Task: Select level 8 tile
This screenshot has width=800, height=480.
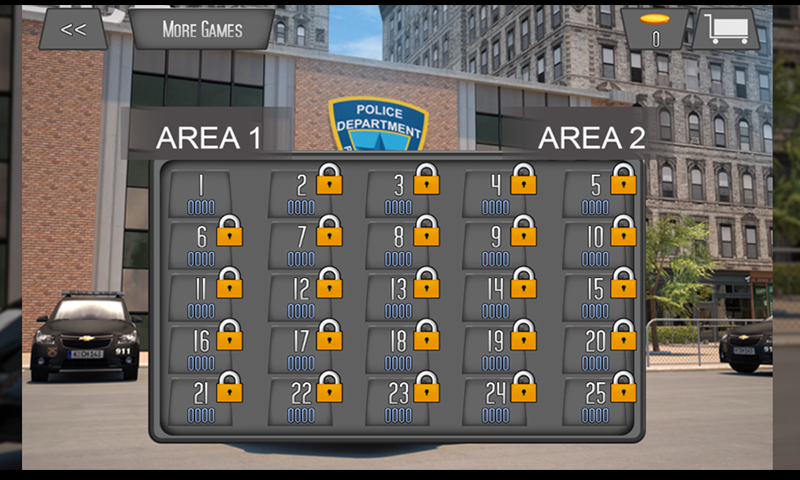Action: click(400, 245)
